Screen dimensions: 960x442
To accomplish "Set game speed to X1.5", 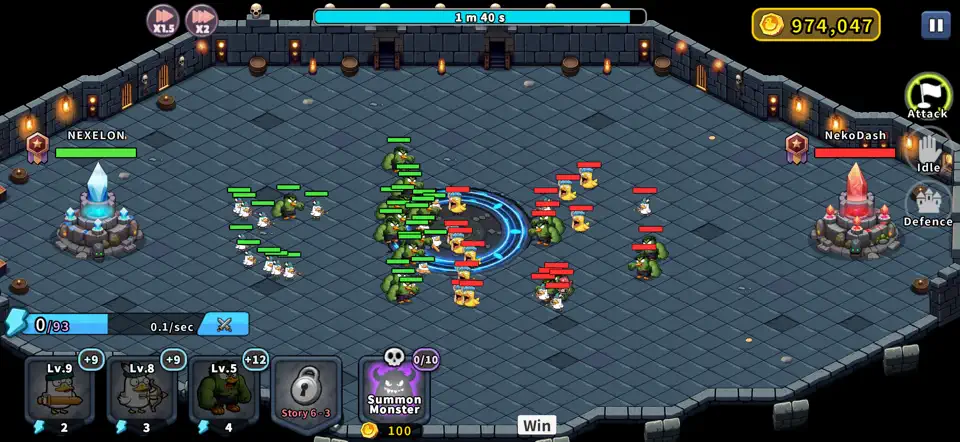I will [x=163, y=21].
